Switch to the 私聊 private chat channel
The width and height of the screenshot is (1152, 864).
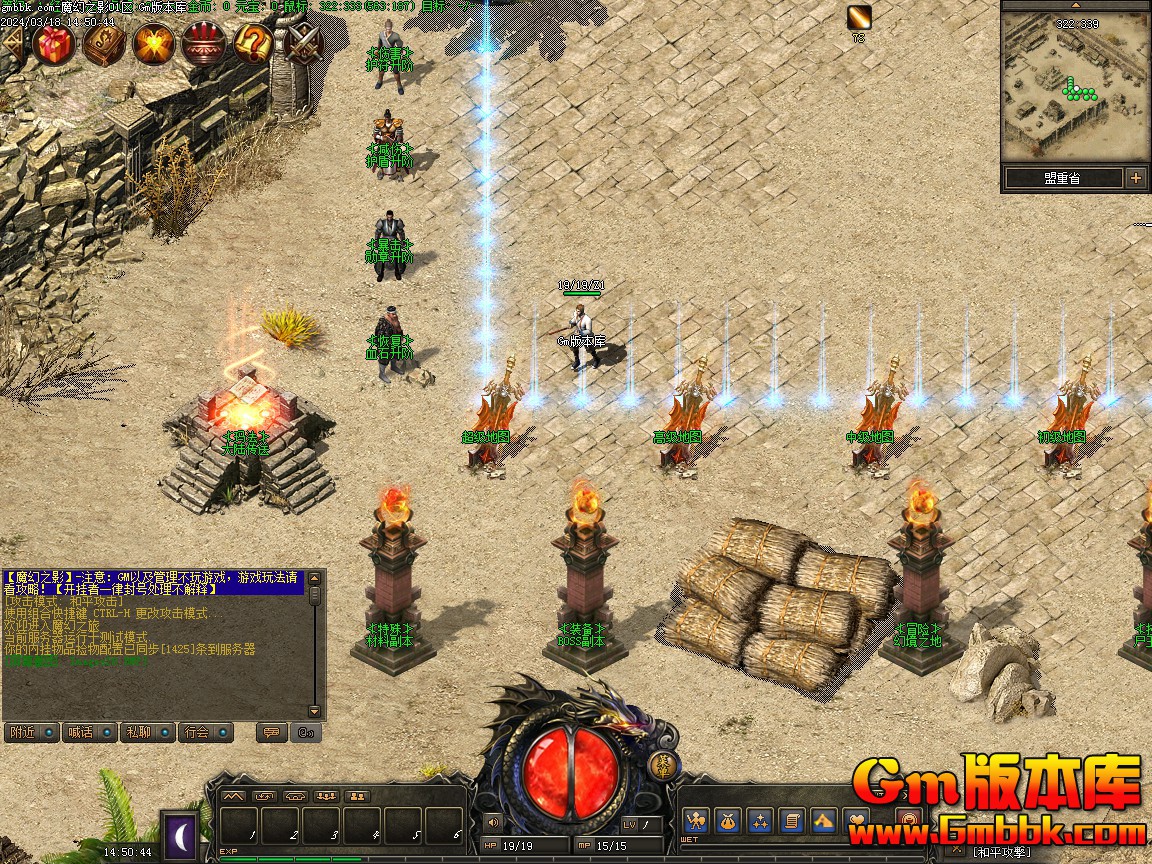tap(147, 732)
